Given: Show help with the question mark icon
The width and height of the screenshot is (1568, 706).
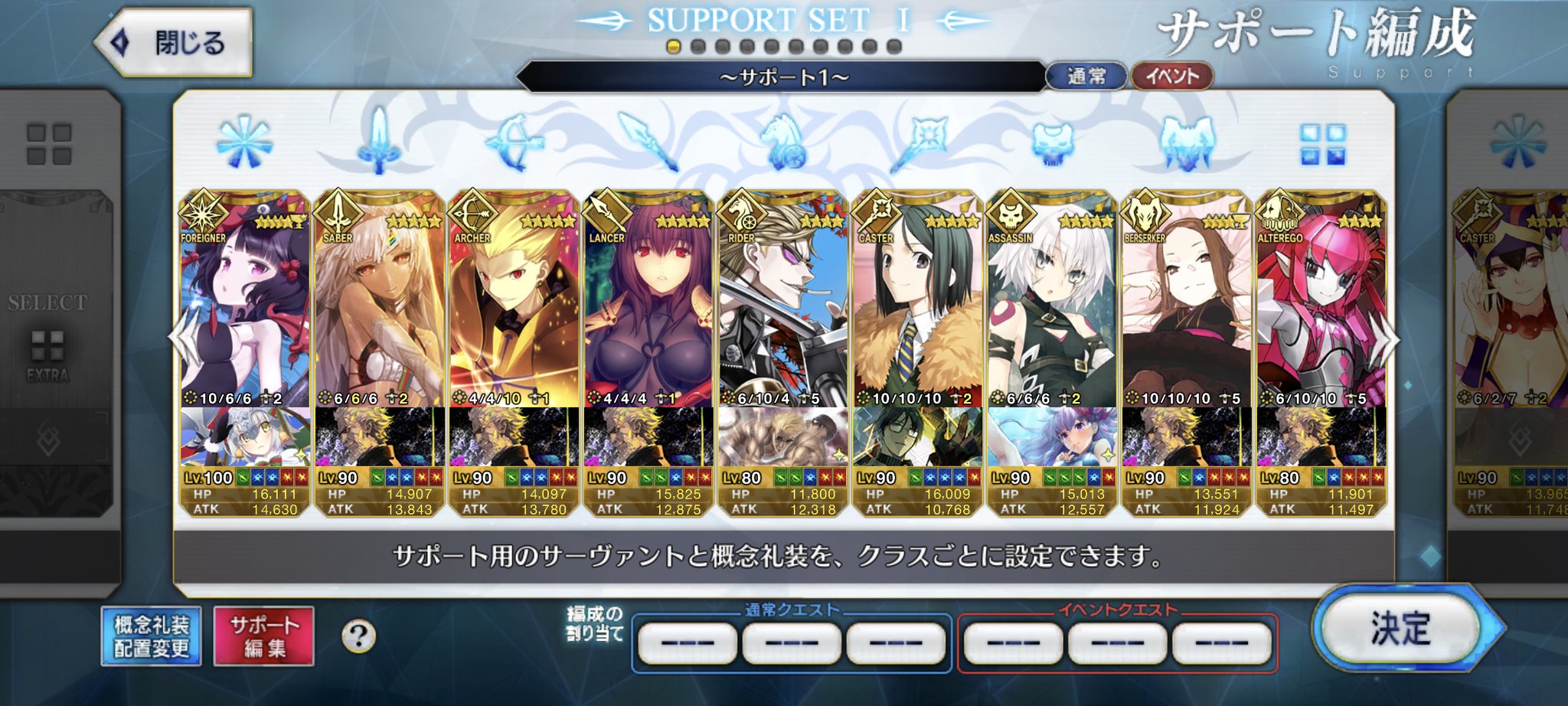Looking at the screenshot, I should (x=358, y=636).
